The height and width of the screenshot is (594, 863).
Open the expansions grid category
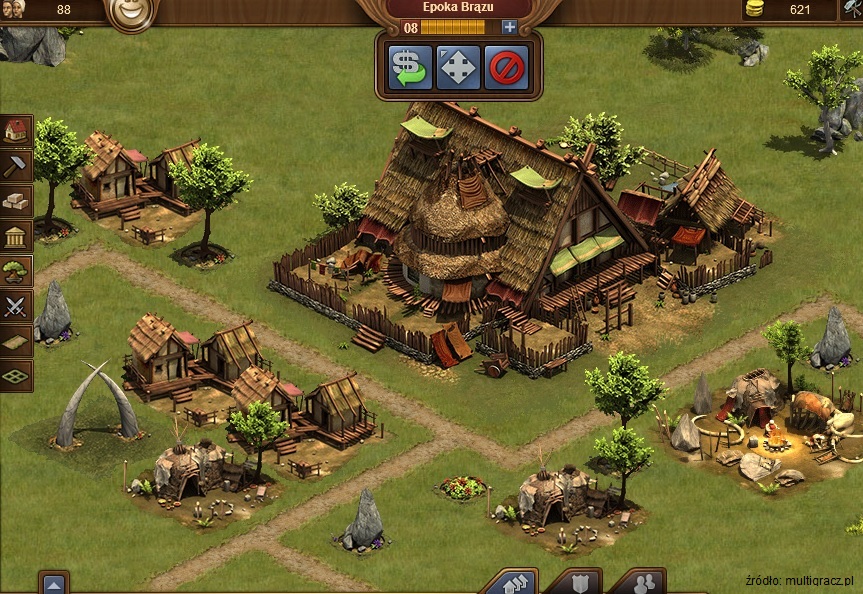(17, 376)
